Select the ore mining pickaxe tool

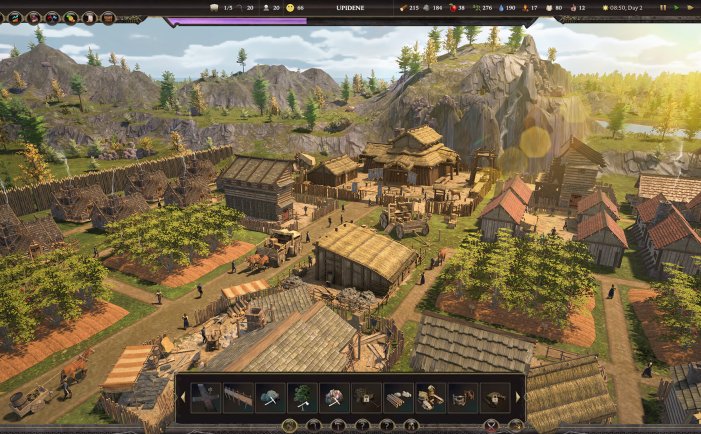click(334, 397)
